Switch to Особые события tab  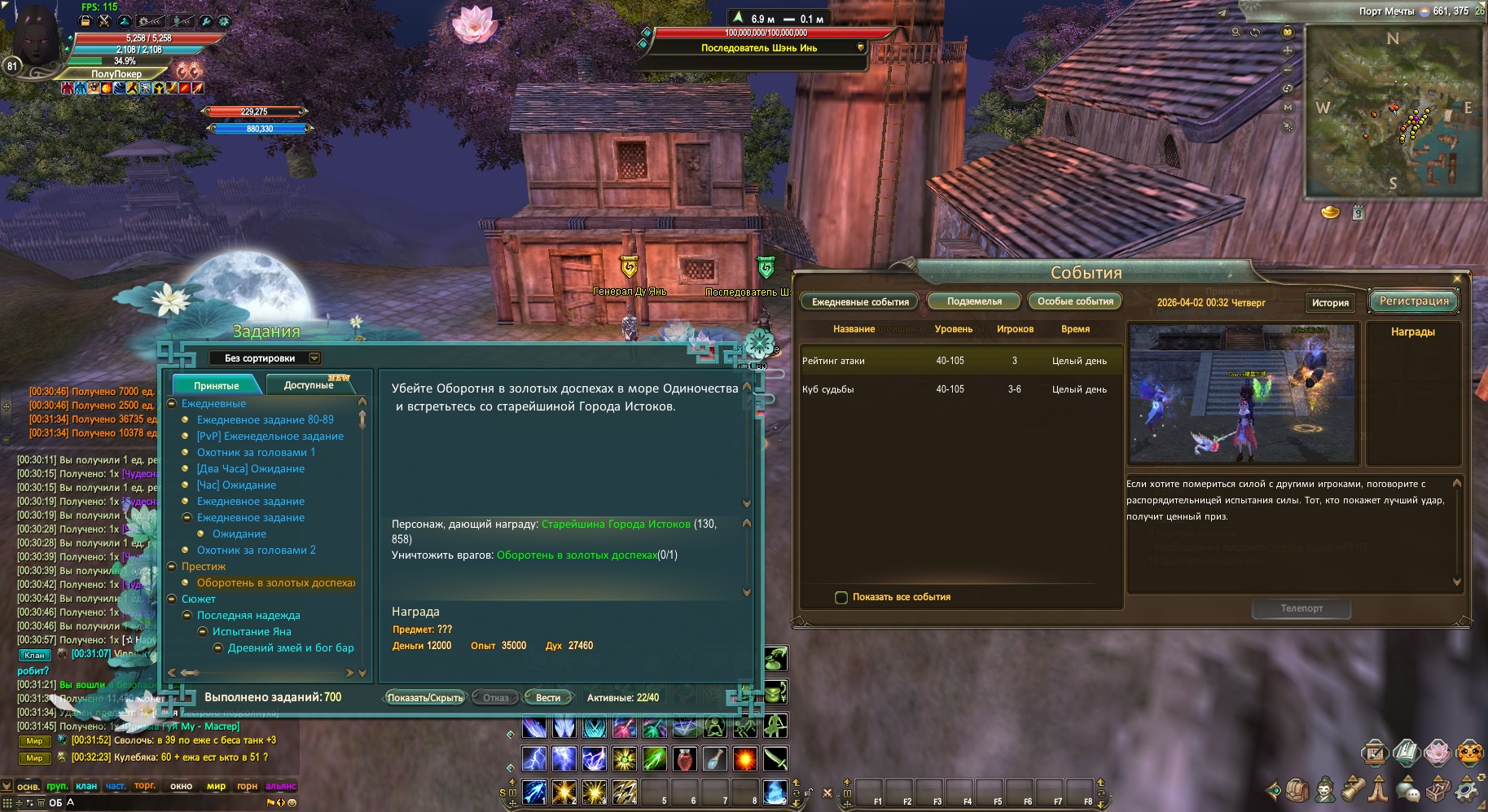click(1075, 301)
